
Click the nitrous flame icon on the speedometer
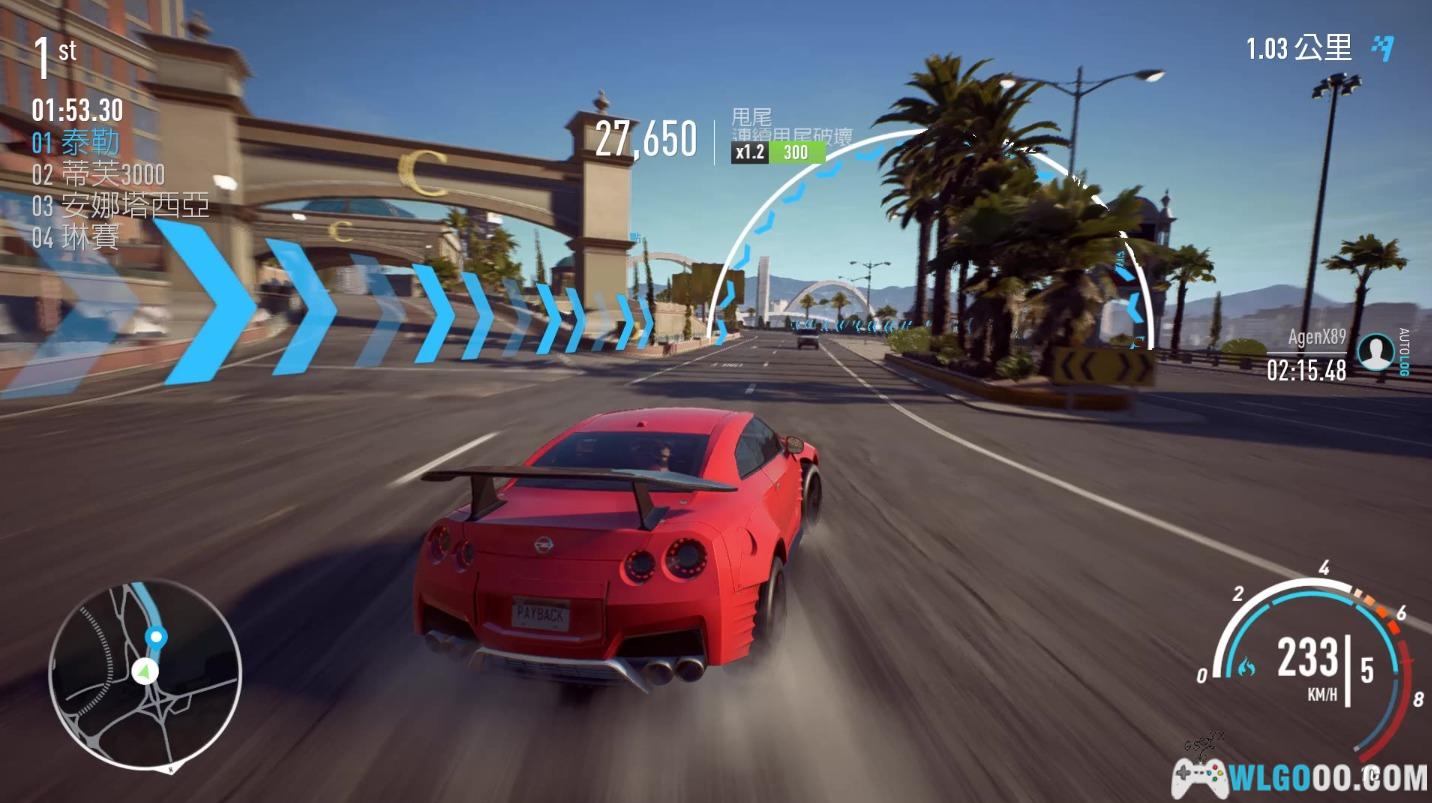pyautogui.click(x=1246, y=664)
